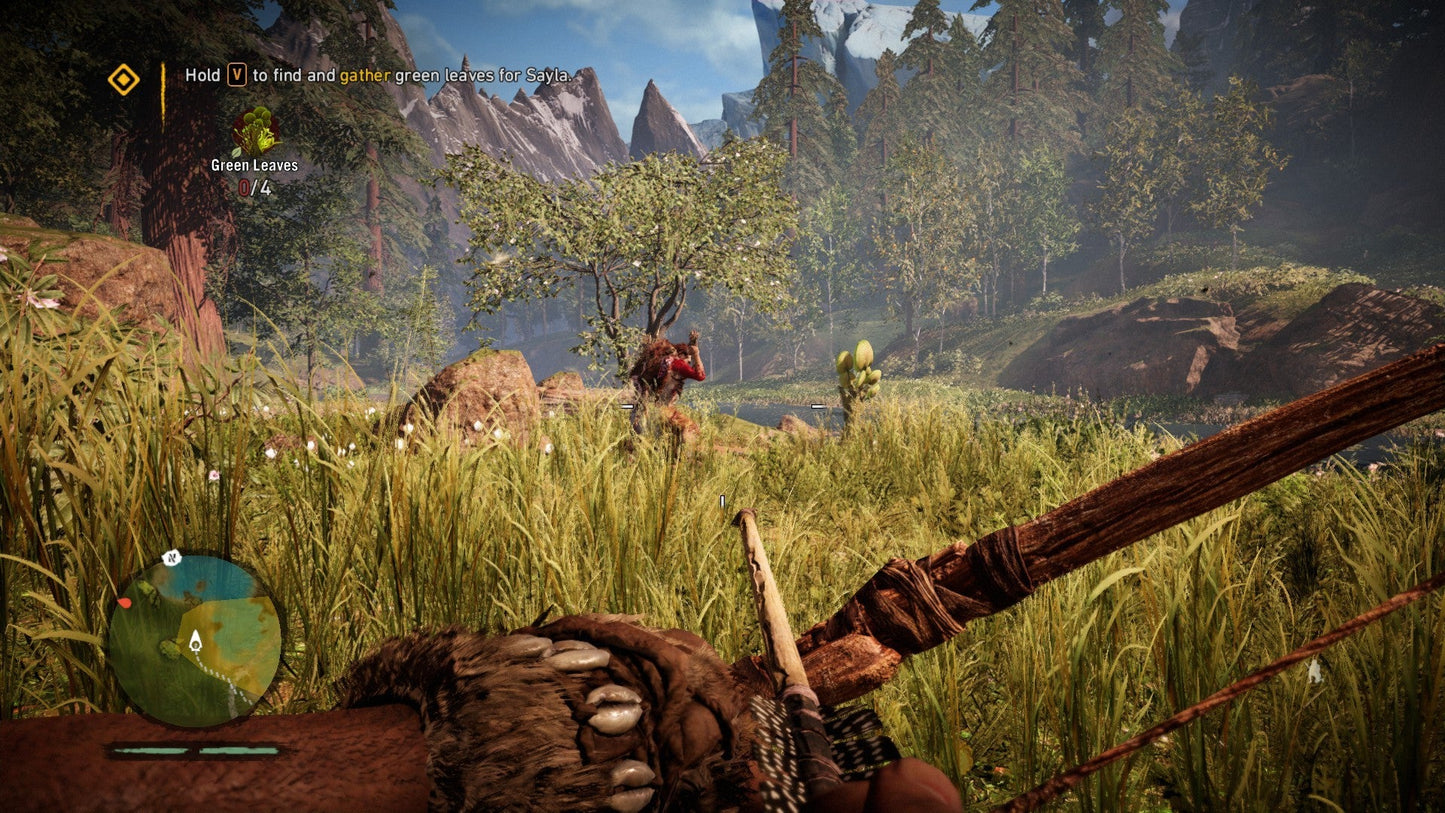Click the dotted path trail on the minimap
The width and height of the screenshot is (1445, 813).
(x=222, y=677)
